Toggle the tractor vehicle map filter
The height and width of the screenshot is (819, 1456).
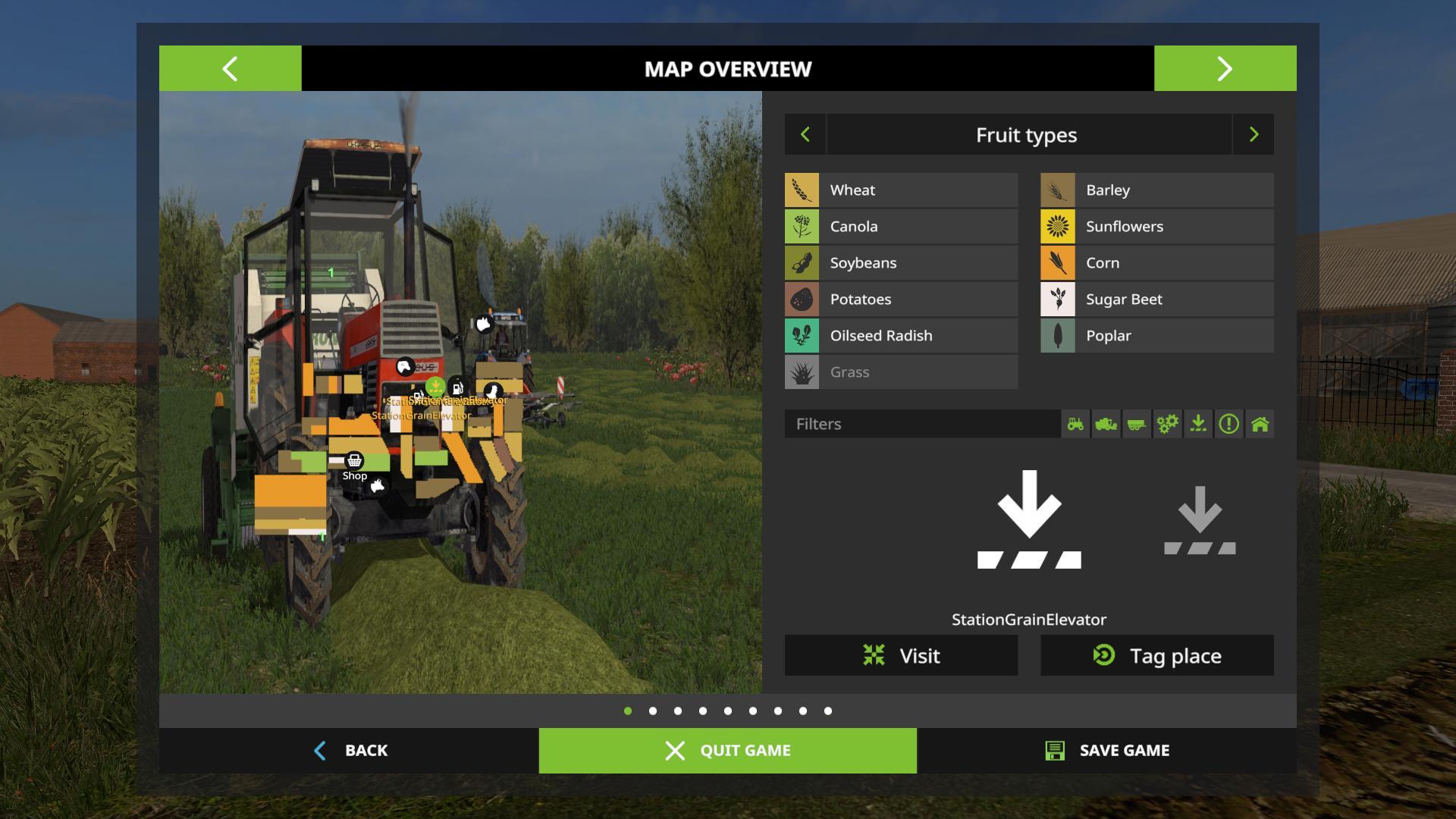point(1075,424)
